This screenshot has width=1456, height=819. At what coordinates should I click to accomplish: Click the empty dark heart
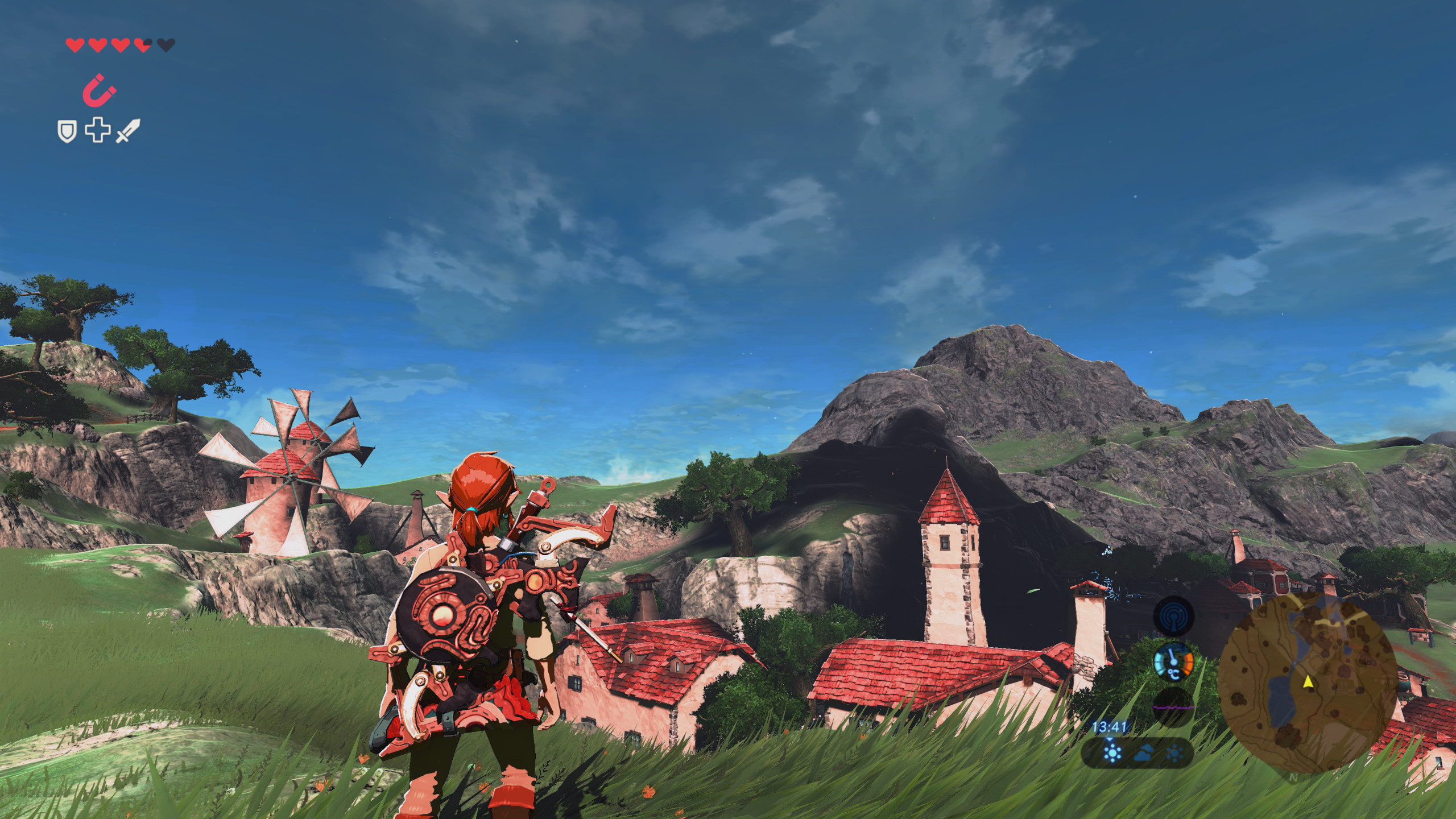coord(166,45)
